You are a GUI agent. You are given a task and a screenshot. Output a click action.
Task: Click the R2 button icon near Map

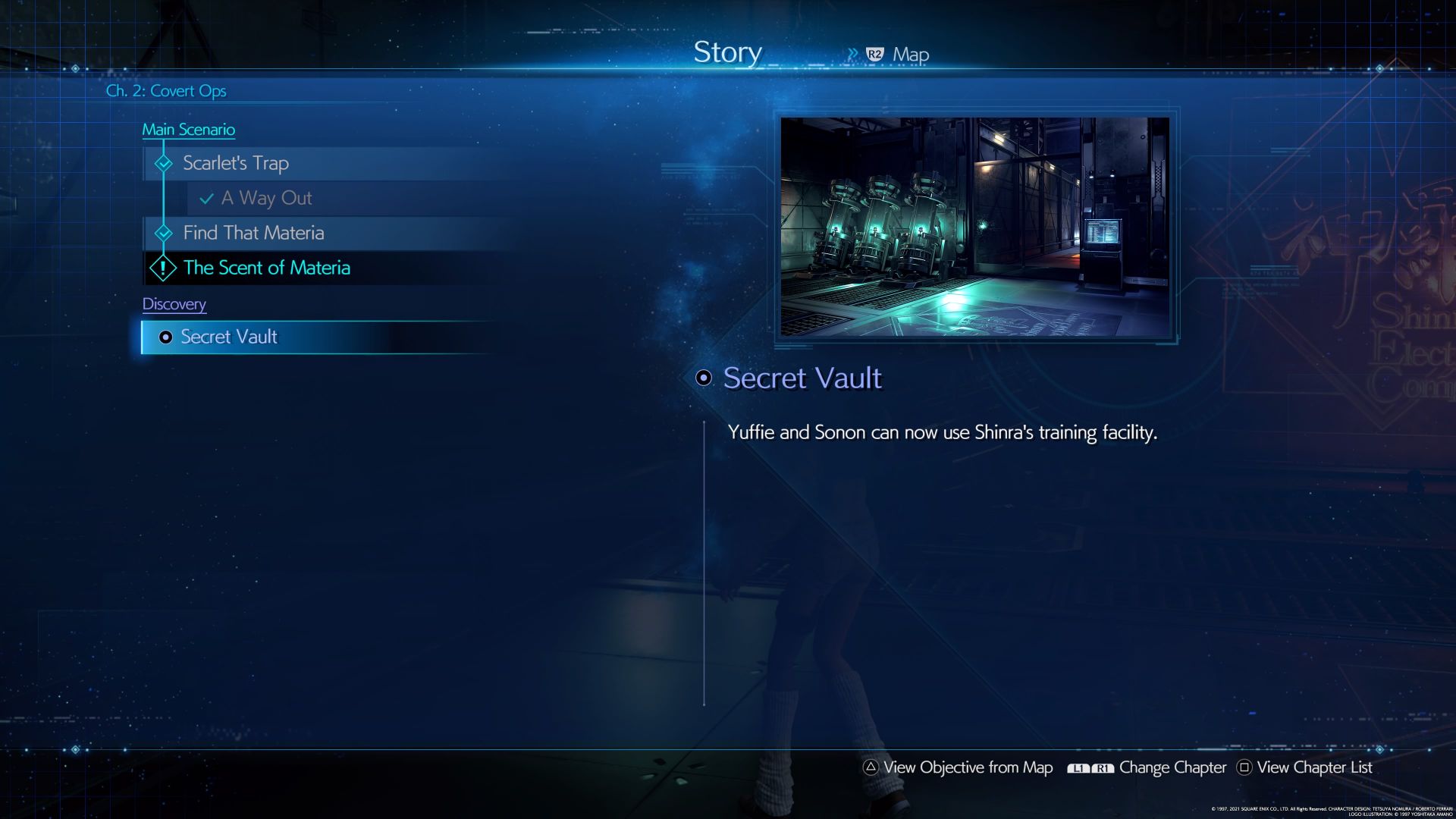(874, 54)
